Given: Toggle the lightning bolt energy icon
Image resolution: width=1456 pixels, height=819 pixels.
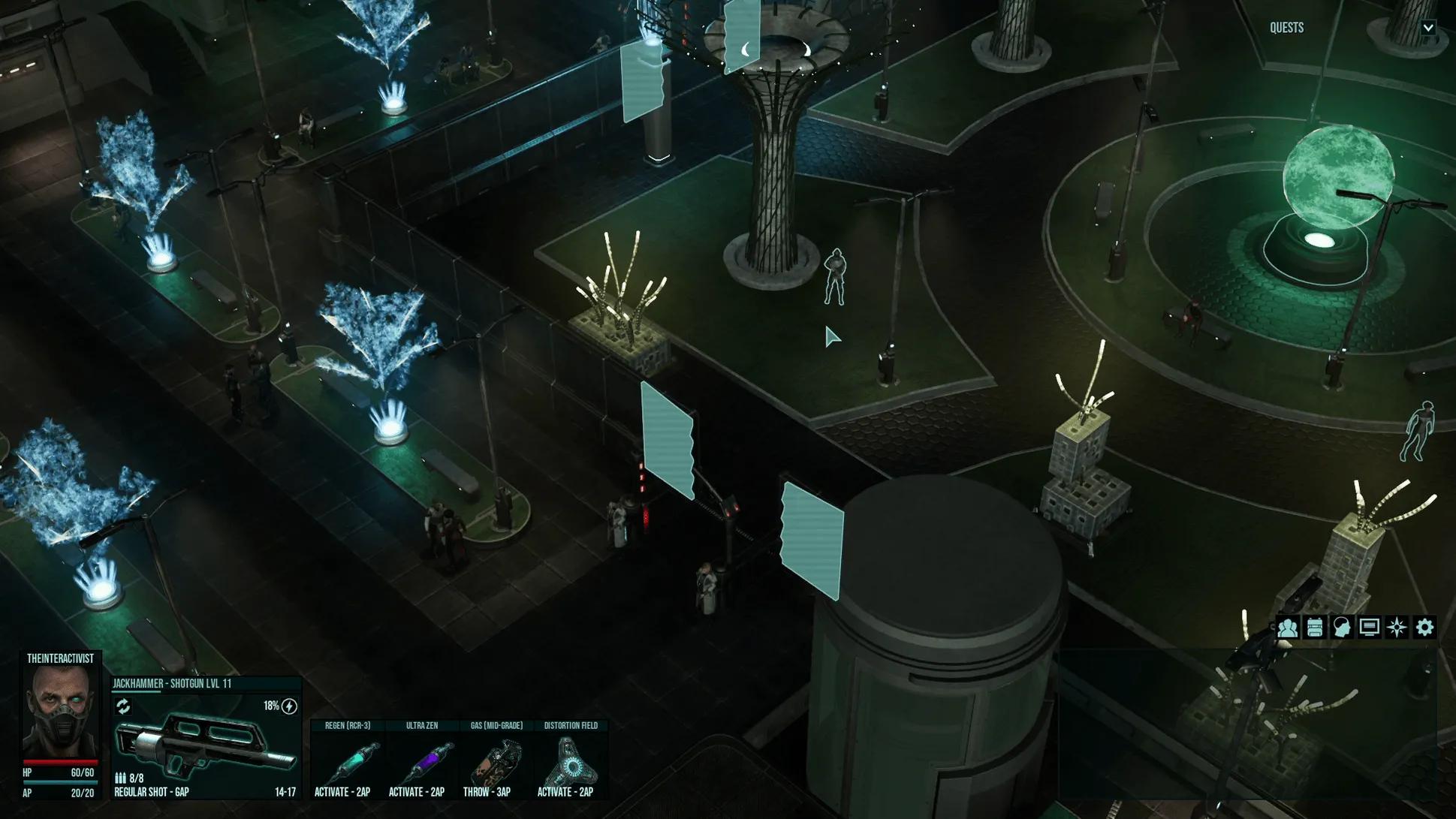Looking at the screenshot, I should tap(289, 706).
